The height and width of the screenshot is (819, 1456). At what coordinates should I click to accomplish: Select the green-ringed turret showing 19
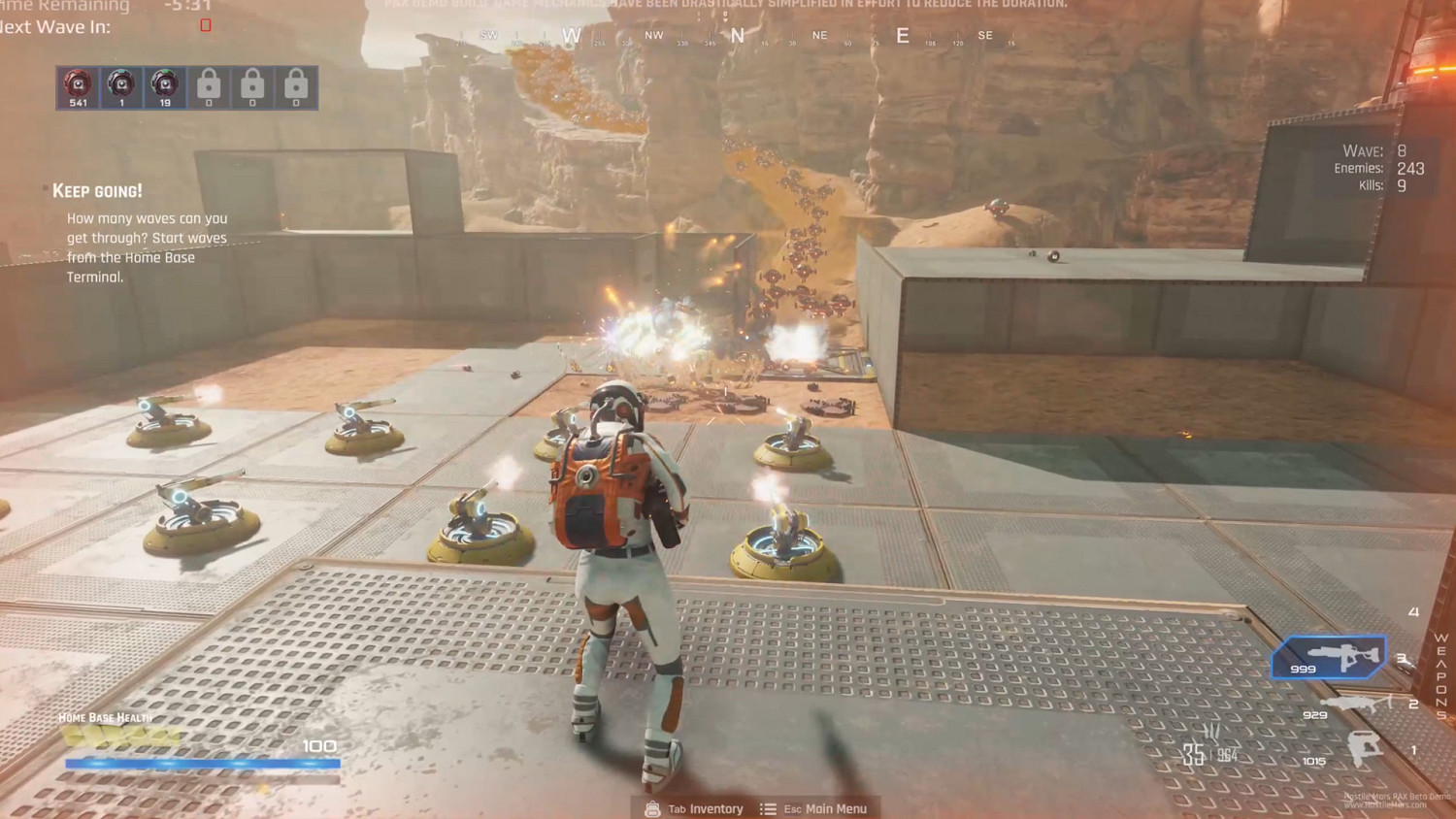(165, 86)
